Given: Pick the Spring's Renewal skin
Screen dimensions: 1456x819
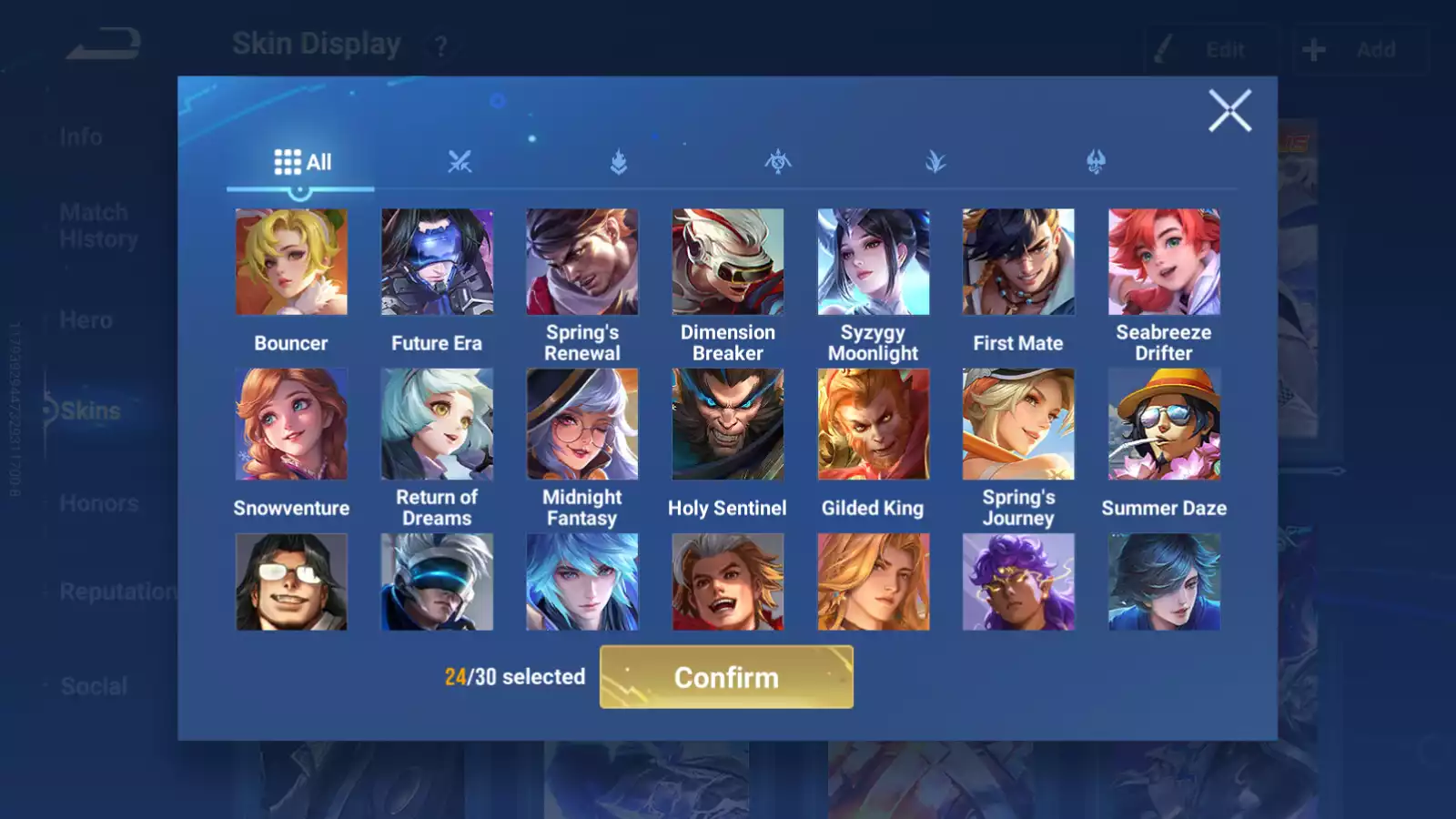Looking at the screenshot, I should 582,262.
